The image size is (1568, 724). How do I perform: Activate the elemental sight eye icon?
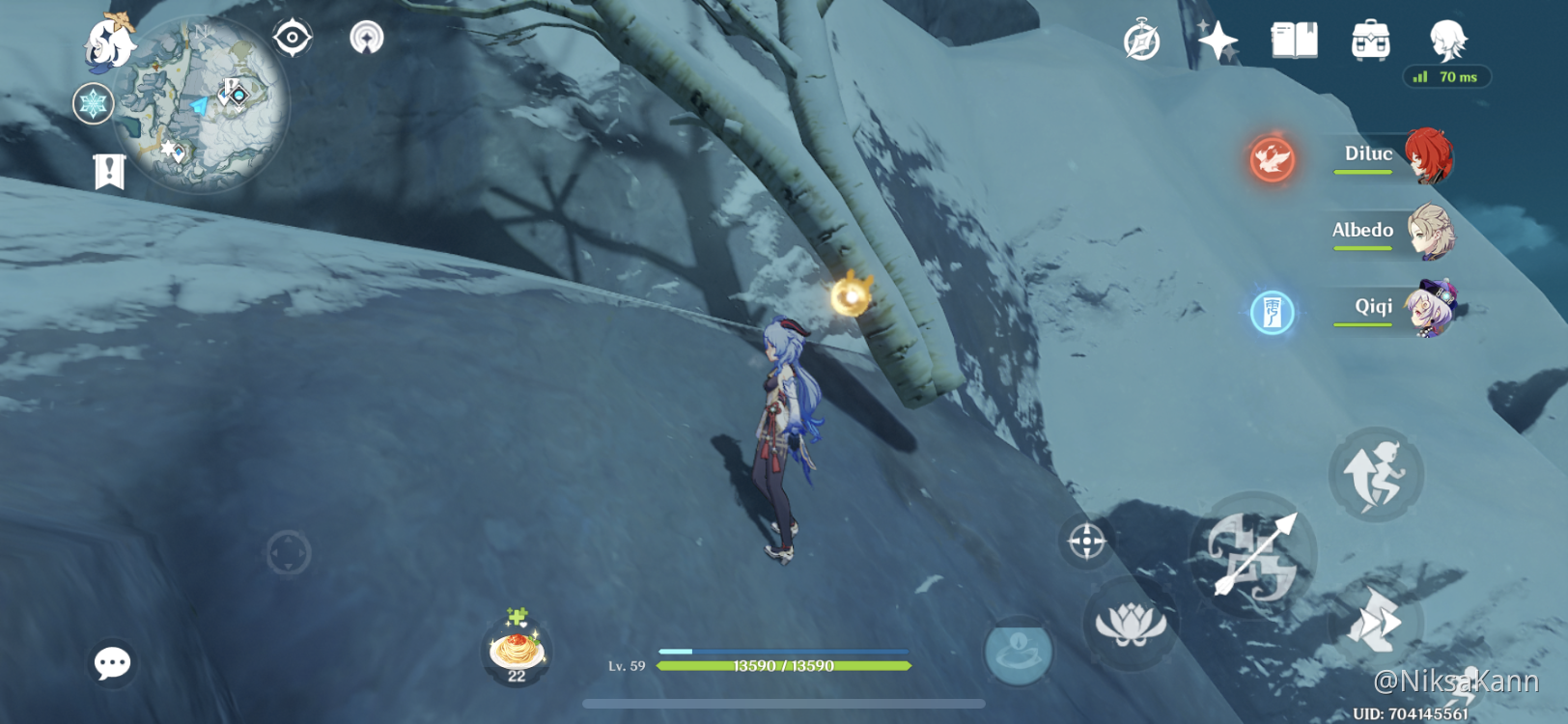click(x=292, y=38)
